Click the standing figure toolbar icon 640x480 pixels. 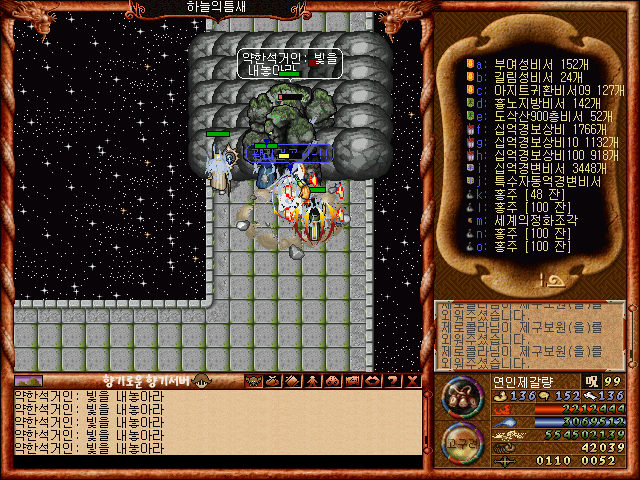[x=312, y=380]
